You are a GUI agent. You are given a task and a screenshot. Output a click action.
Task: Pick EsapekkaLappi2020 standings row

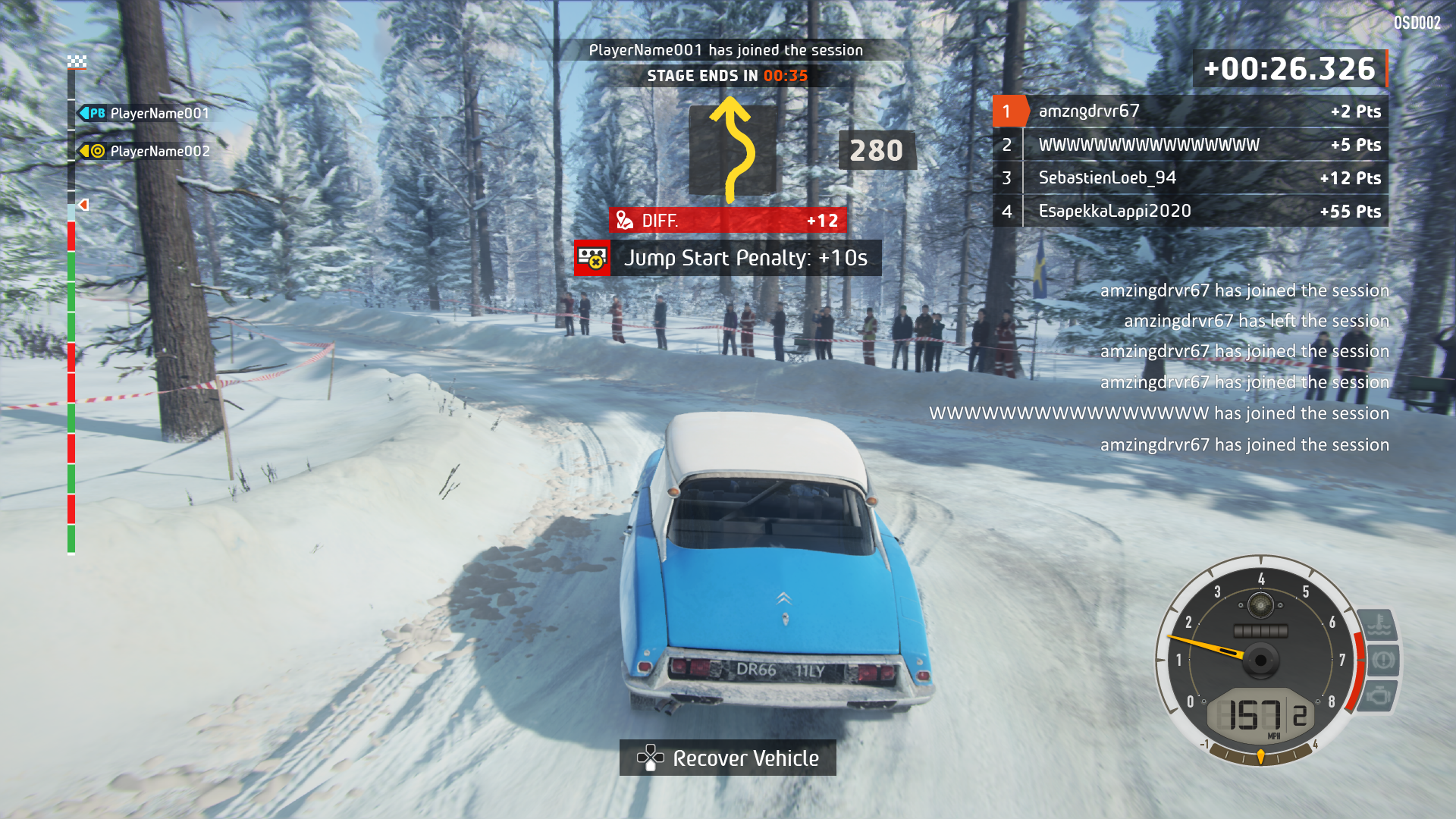pyautogui.click(x=1189, y=212)
